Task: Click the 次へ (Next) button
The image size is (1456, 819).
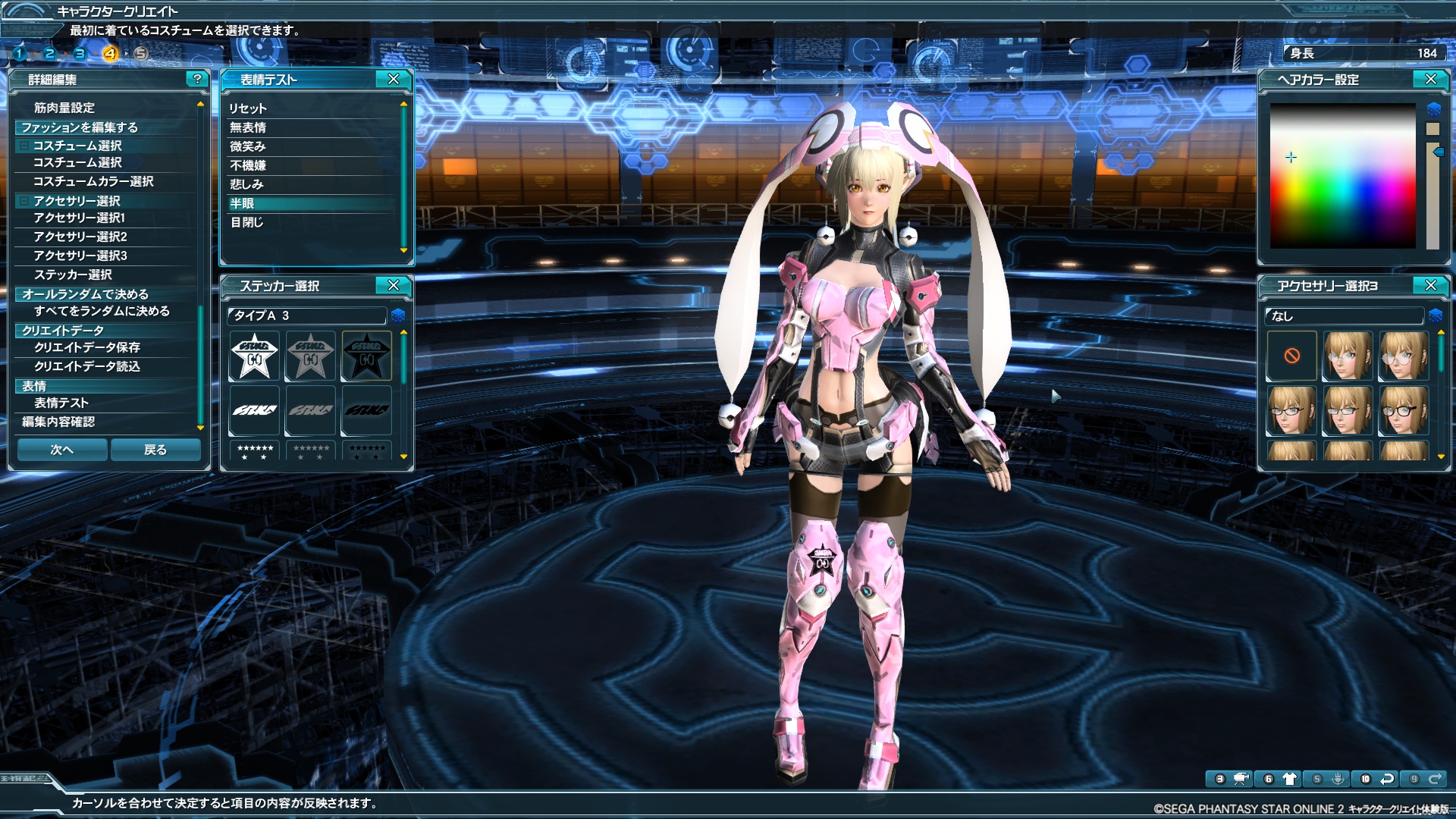Action: pos(62,450)
